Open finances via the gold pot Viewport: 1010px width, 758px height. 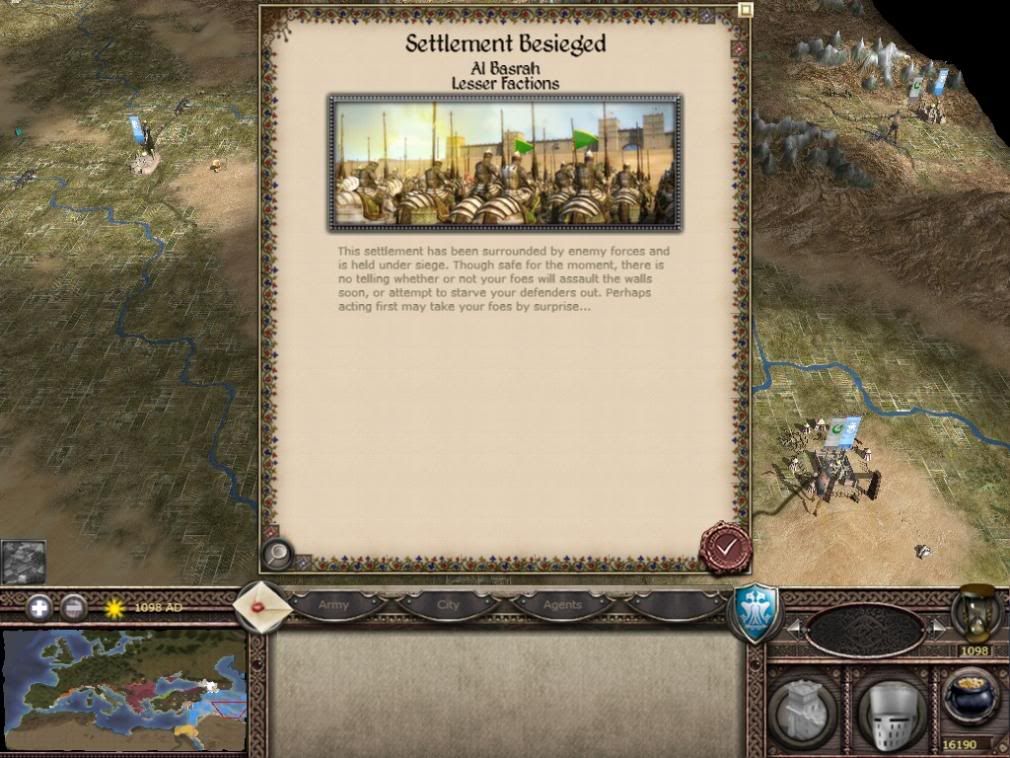pos(970,700)
